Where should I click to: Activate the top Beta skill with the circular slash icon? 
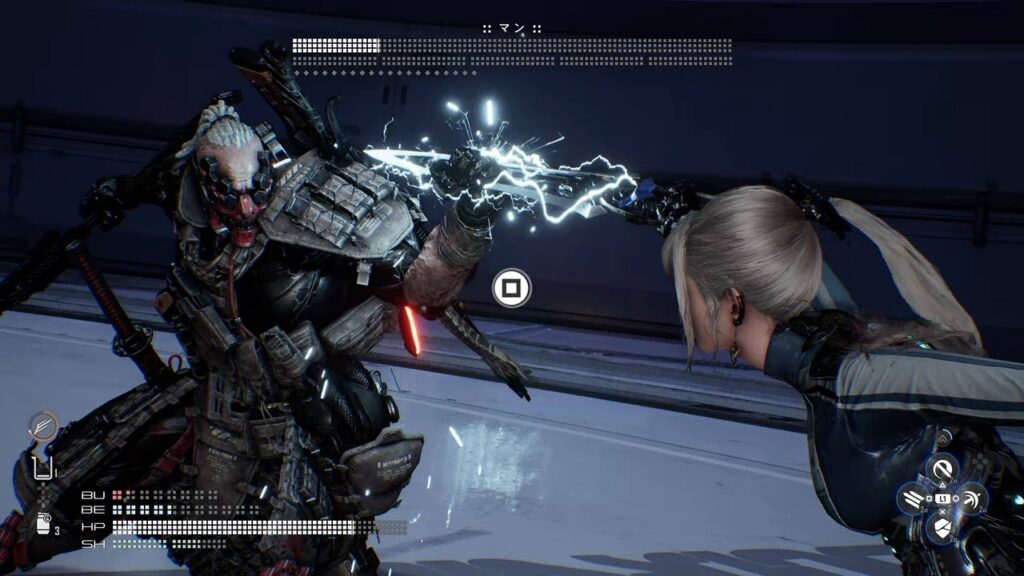click(x=942, y=467)
